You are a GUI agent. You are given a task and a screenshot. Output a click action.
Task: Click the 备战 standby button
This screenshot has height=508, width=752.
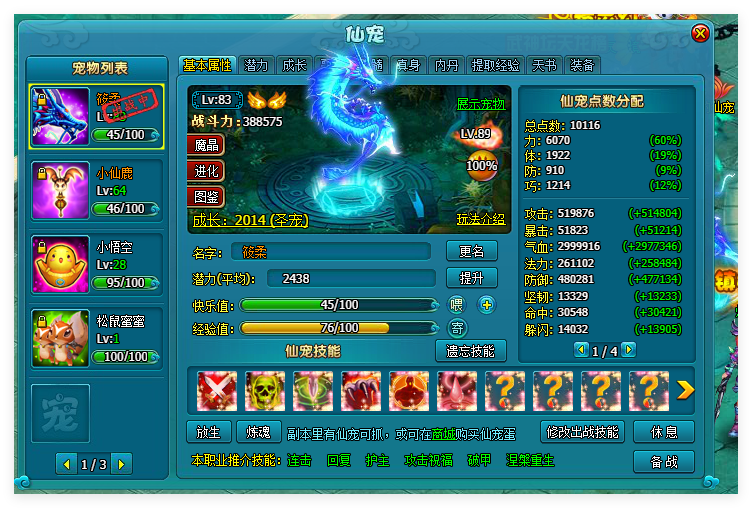664,462
